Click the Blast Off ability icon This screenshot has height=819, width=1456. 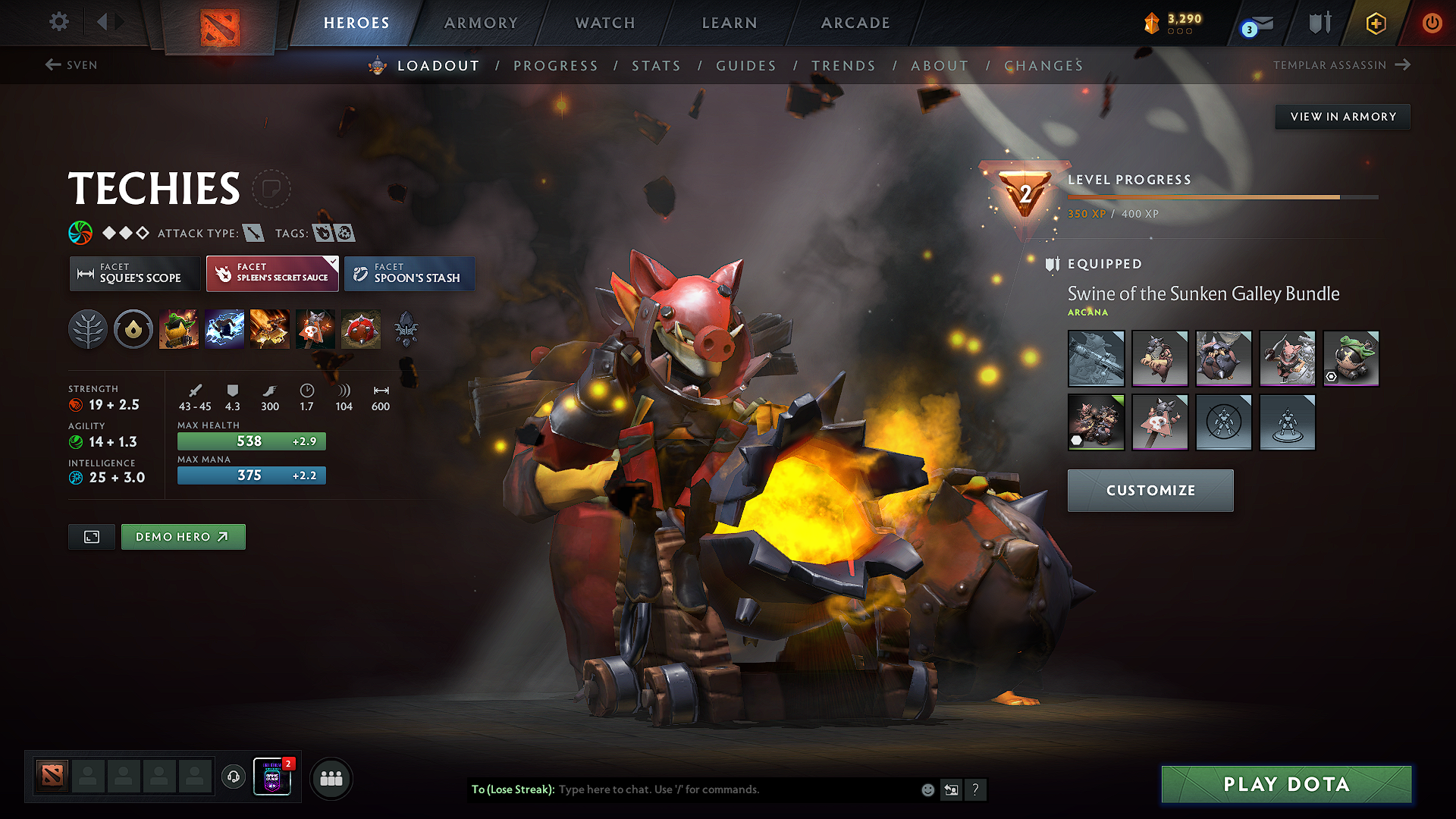(269, 328)
